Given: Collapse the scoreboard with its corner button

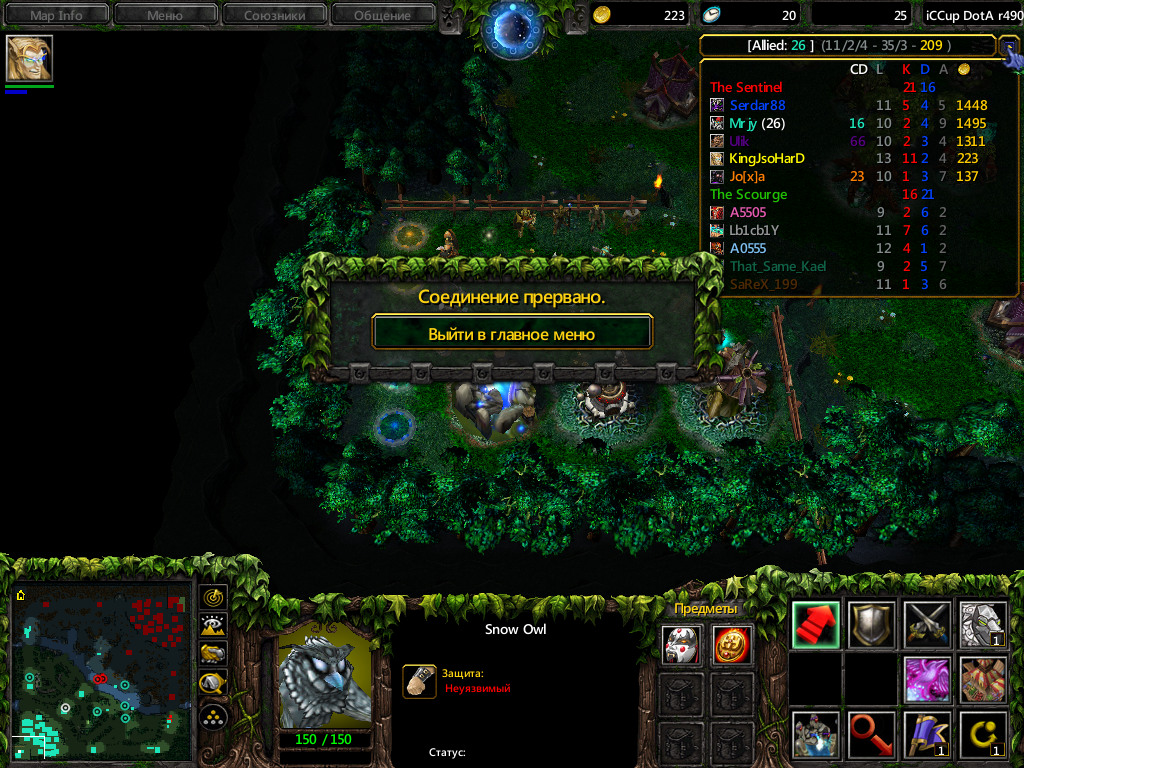Looking at the screenshot, I should click(x=1009, y=48).
